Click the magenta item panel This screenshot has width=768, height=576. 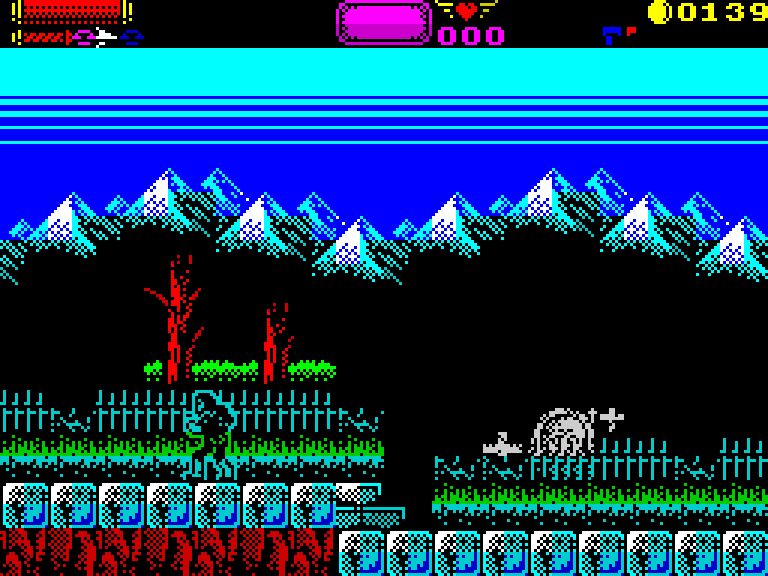pos(384,23)
